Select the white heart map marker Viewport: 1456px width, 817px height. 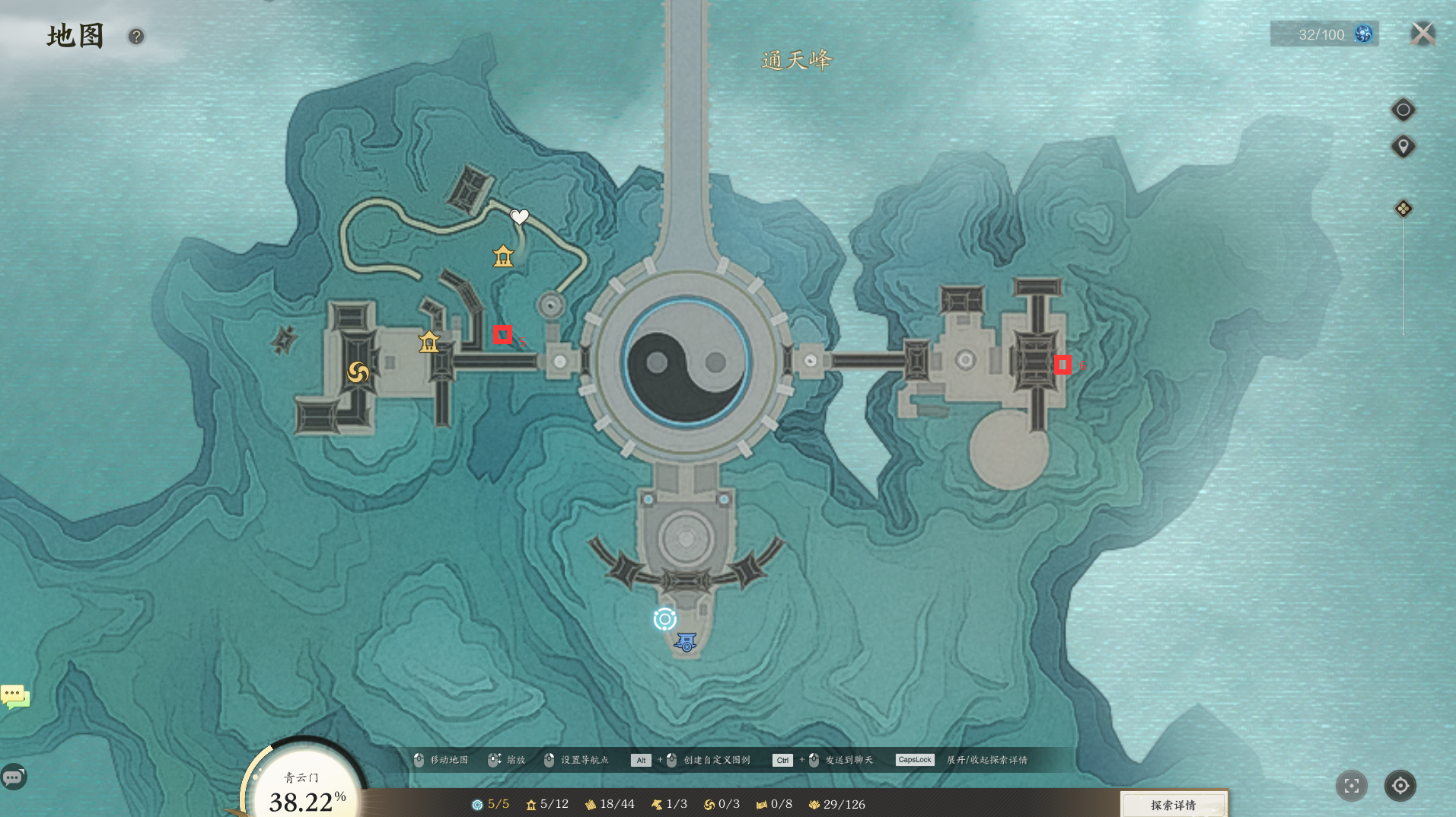point(519,217)
